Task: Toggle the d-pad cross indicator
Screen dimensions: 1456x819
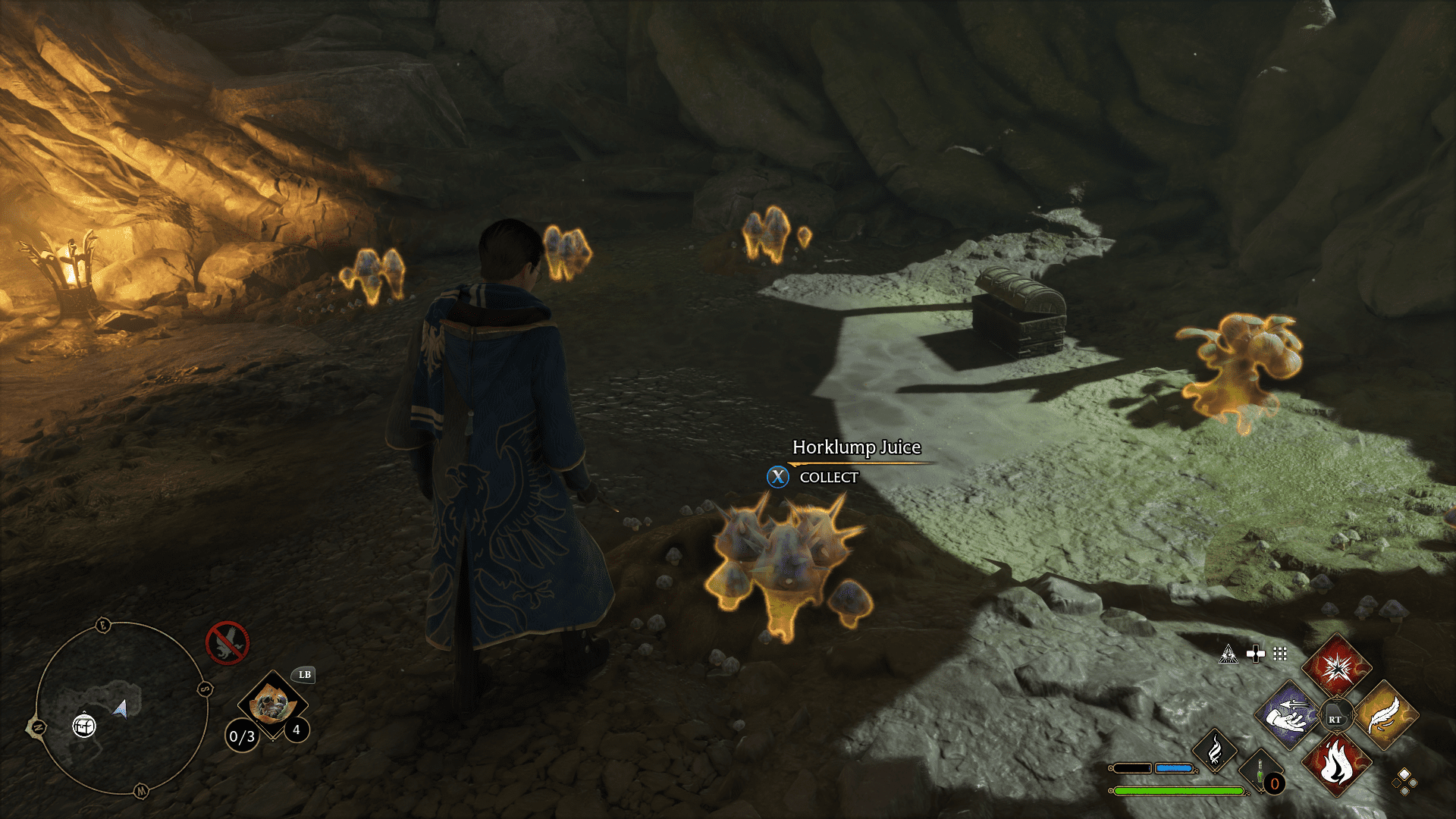Action: [x=1257, y=653]
